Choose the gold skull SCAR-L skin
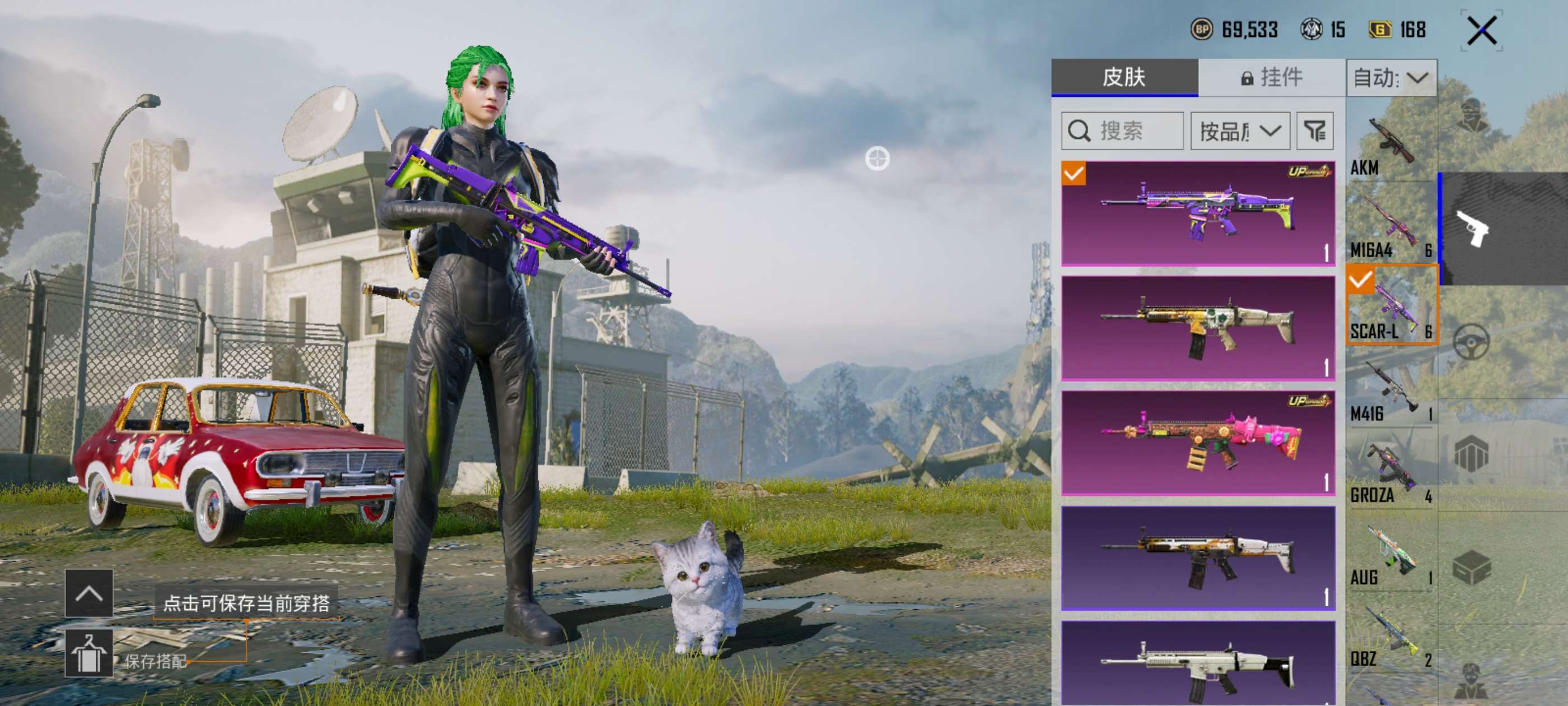Viewport: 1568px width, 706px height. point(1198,328)
